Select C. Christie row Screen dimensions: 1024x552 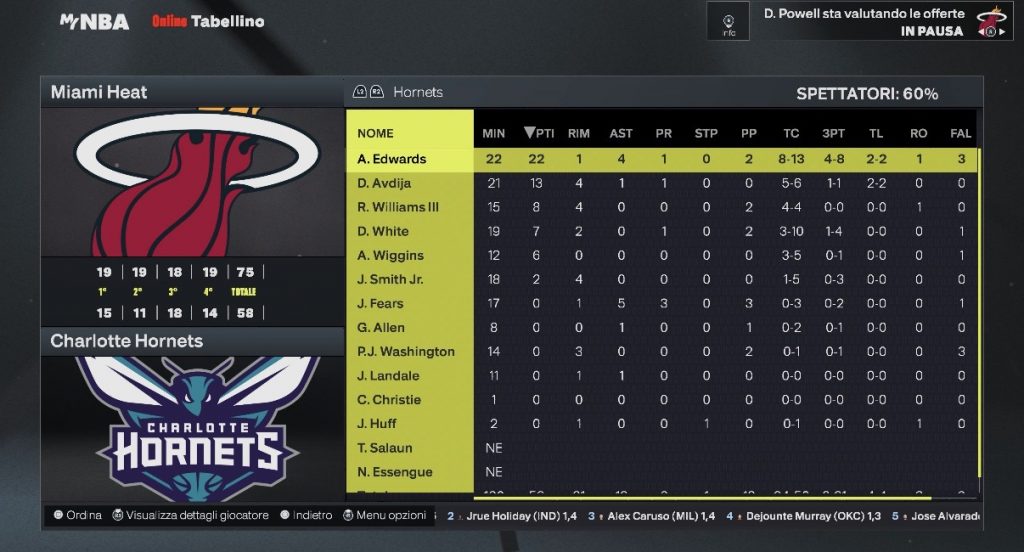[390, 399]
